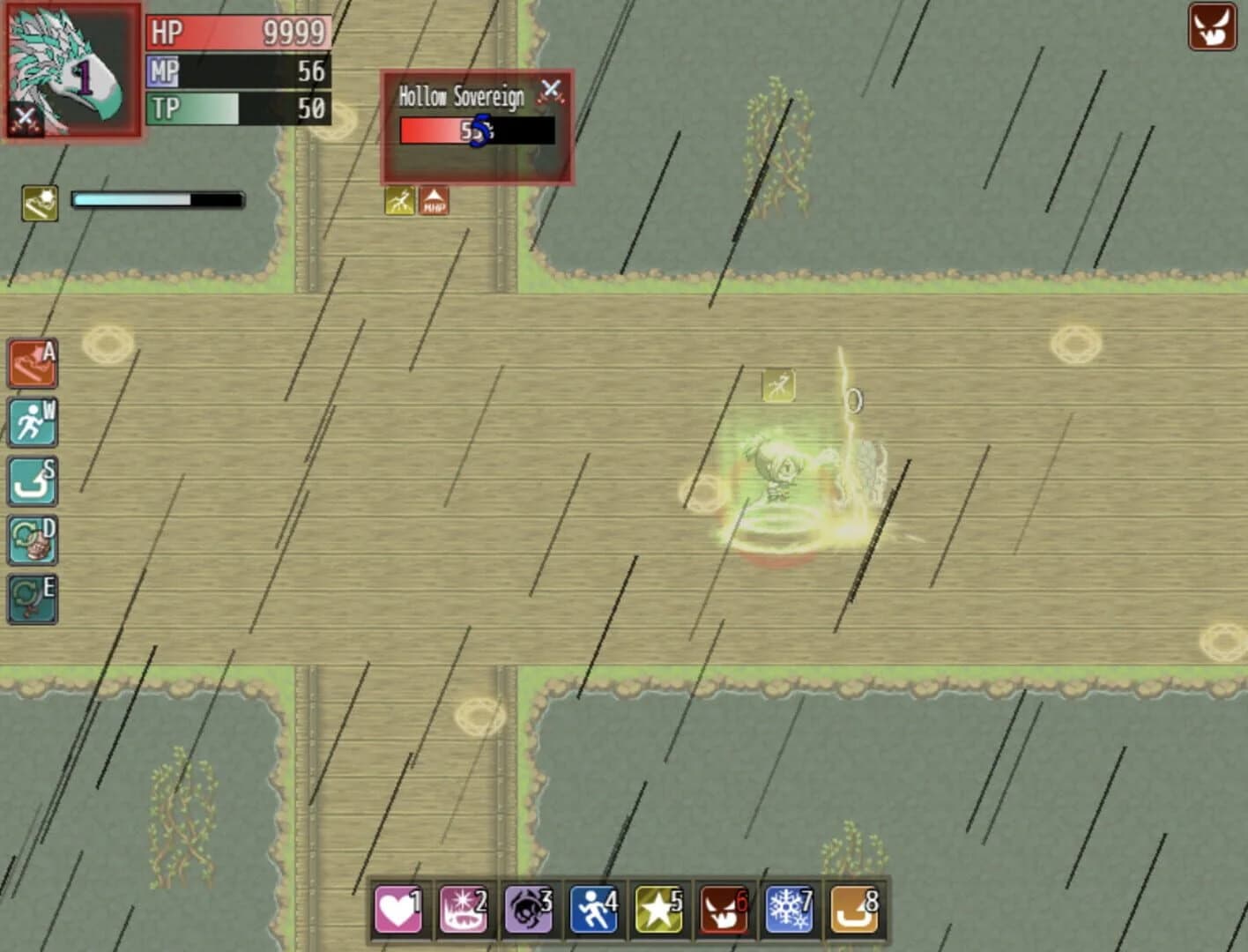Screen dimensions: 1248x952
Task: Select the level 1 player portrait
Action: pos(71,71)
